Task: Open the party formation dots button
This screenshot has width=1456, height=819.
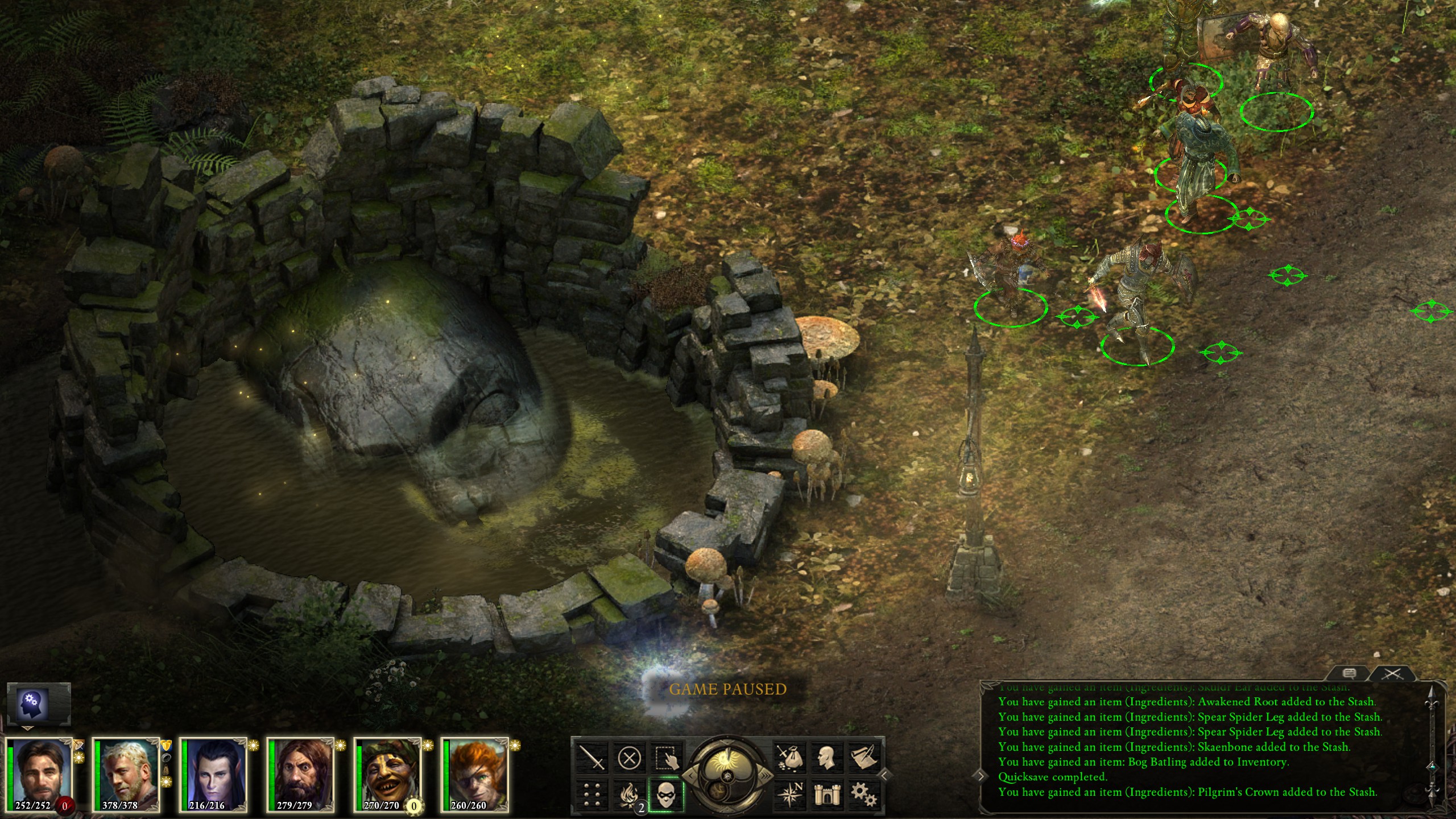Action: tap(592, 795)
